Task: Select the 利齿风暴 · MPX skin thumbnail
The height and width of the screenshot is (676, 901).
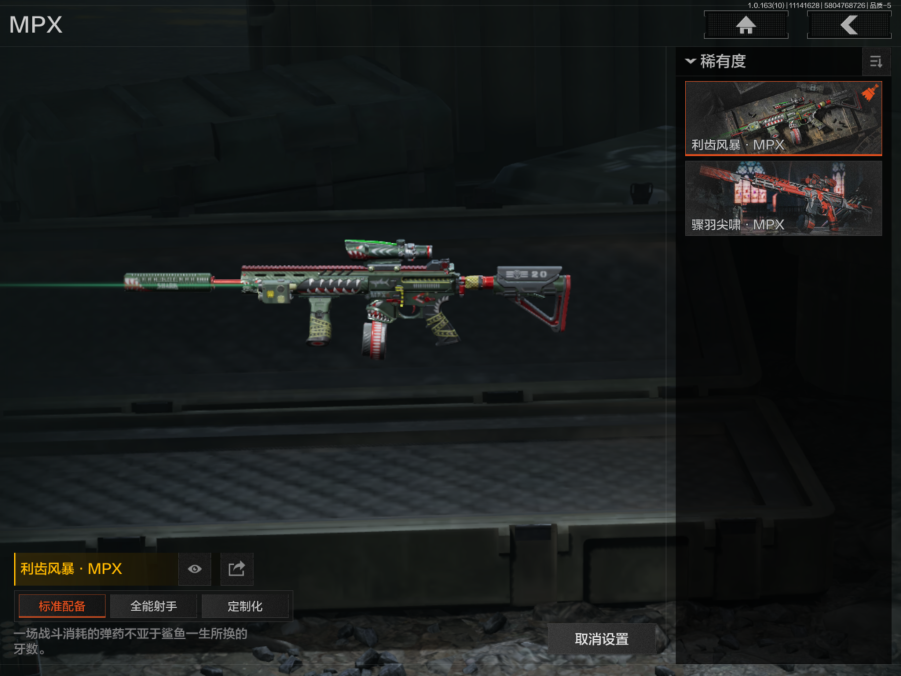Action: pyautogui.click(x=783, y=118)
